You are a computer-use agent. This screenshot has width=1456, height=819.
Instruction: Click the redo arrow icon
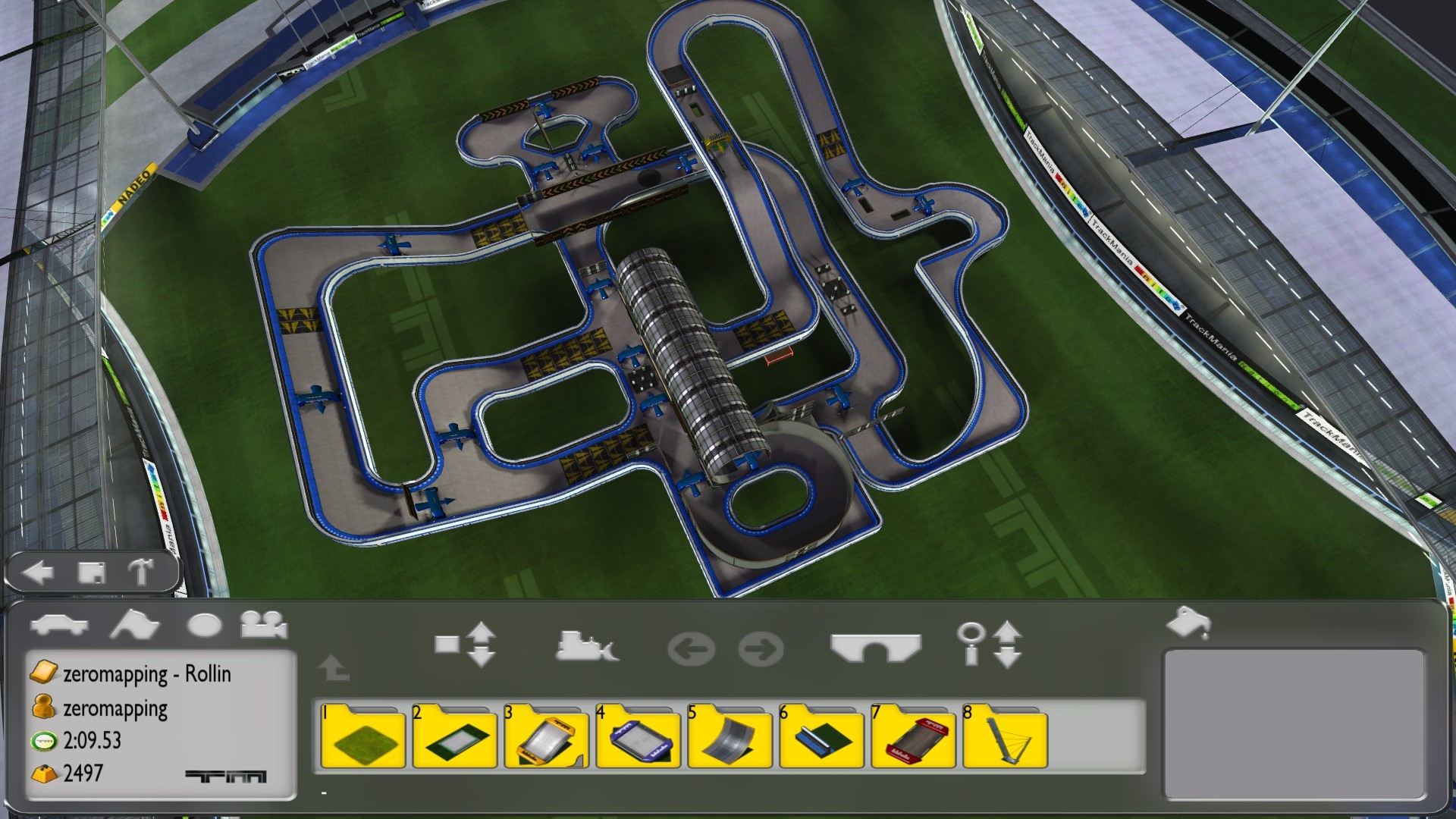point(762,646)
